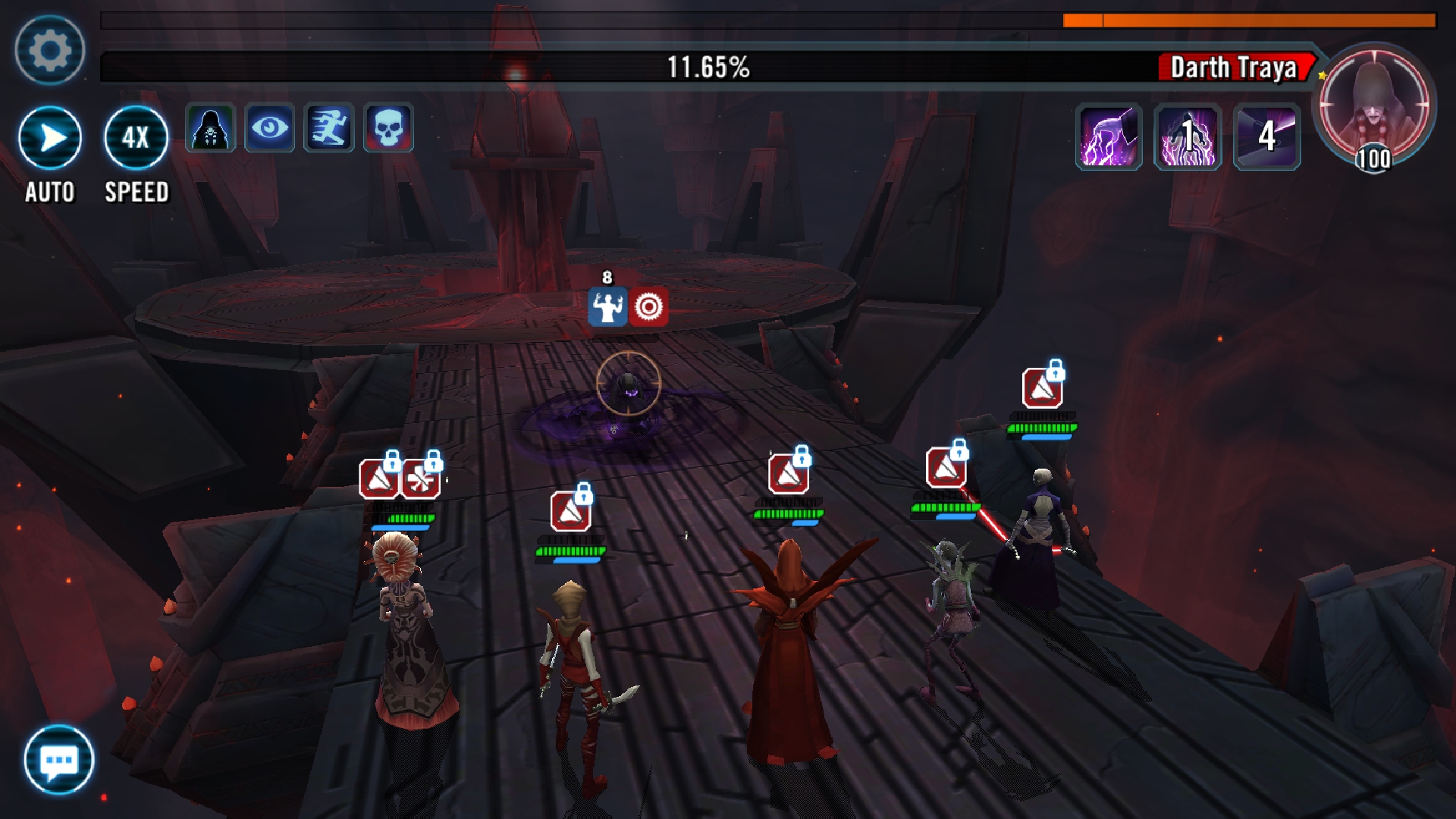Screen dimensions: 1456x819
Task: Toggle AUTO battle mode
Action: pos(50,139)
